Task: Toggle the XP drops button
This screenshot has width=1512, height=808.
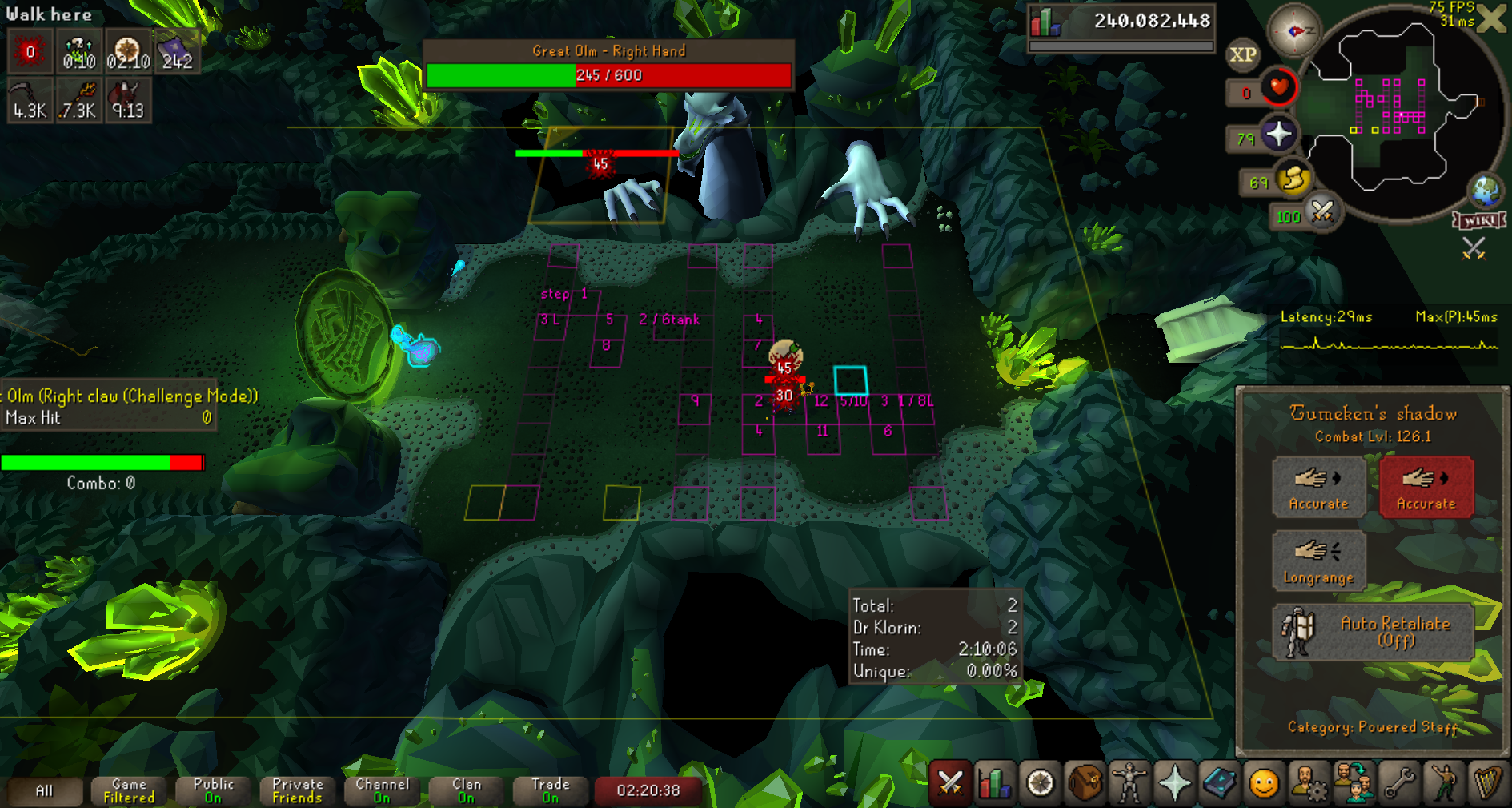Action: [1242, 54]
